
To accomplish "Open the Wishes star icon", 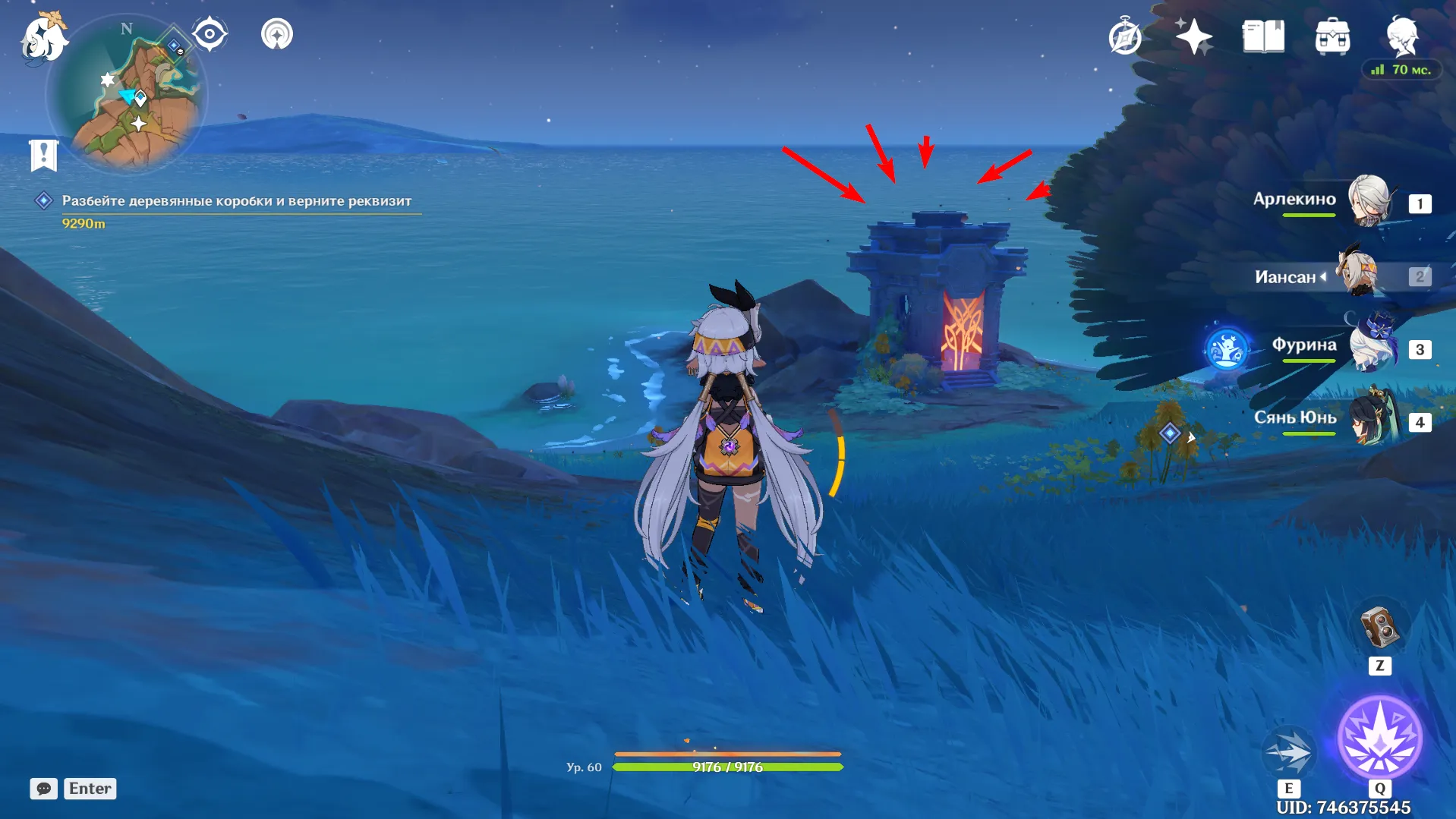I will pyautogui.click(x=1193, y=35).
